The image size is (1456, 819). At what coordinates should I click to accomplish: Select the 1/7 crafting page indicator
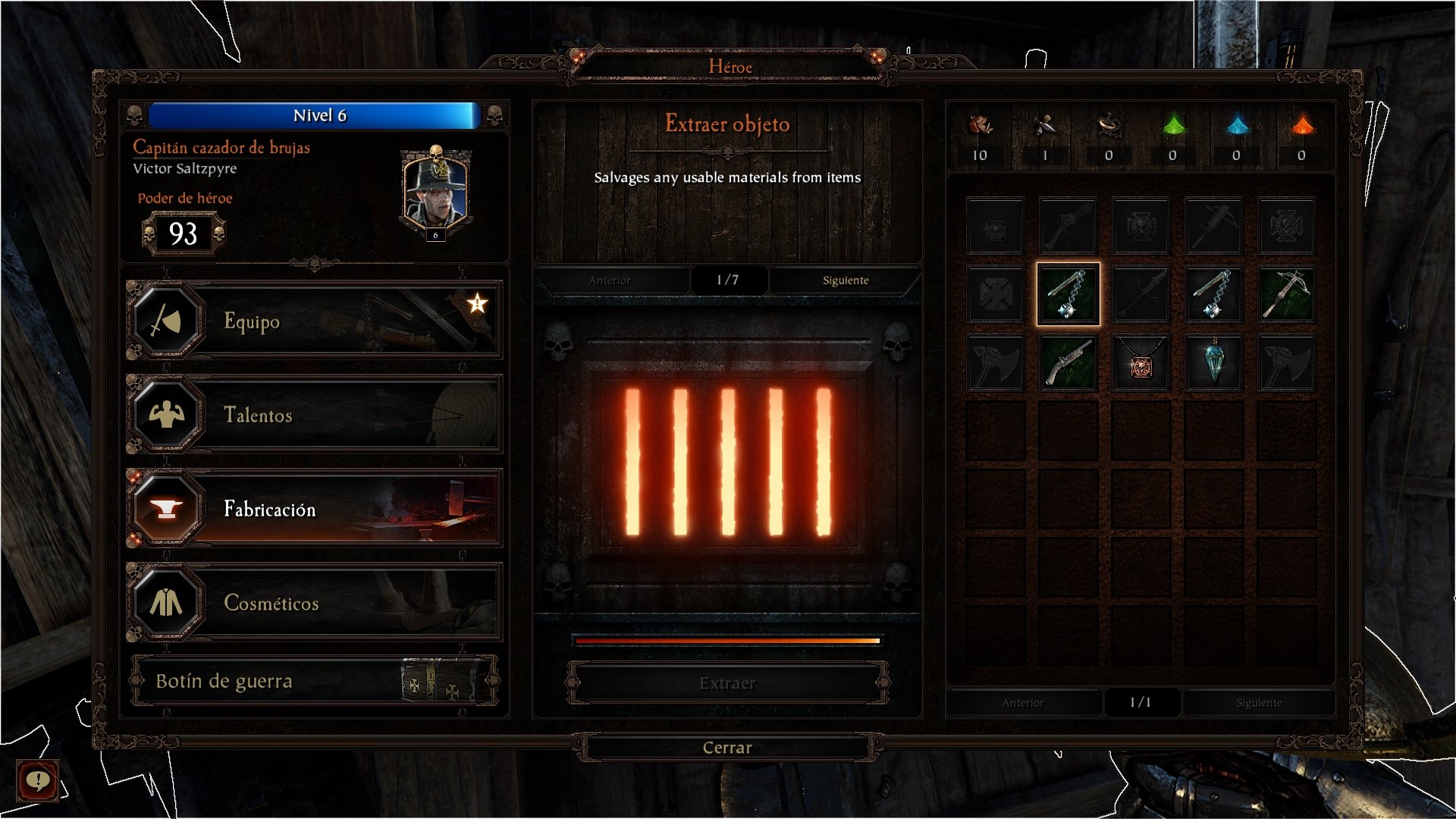point(728,280)
